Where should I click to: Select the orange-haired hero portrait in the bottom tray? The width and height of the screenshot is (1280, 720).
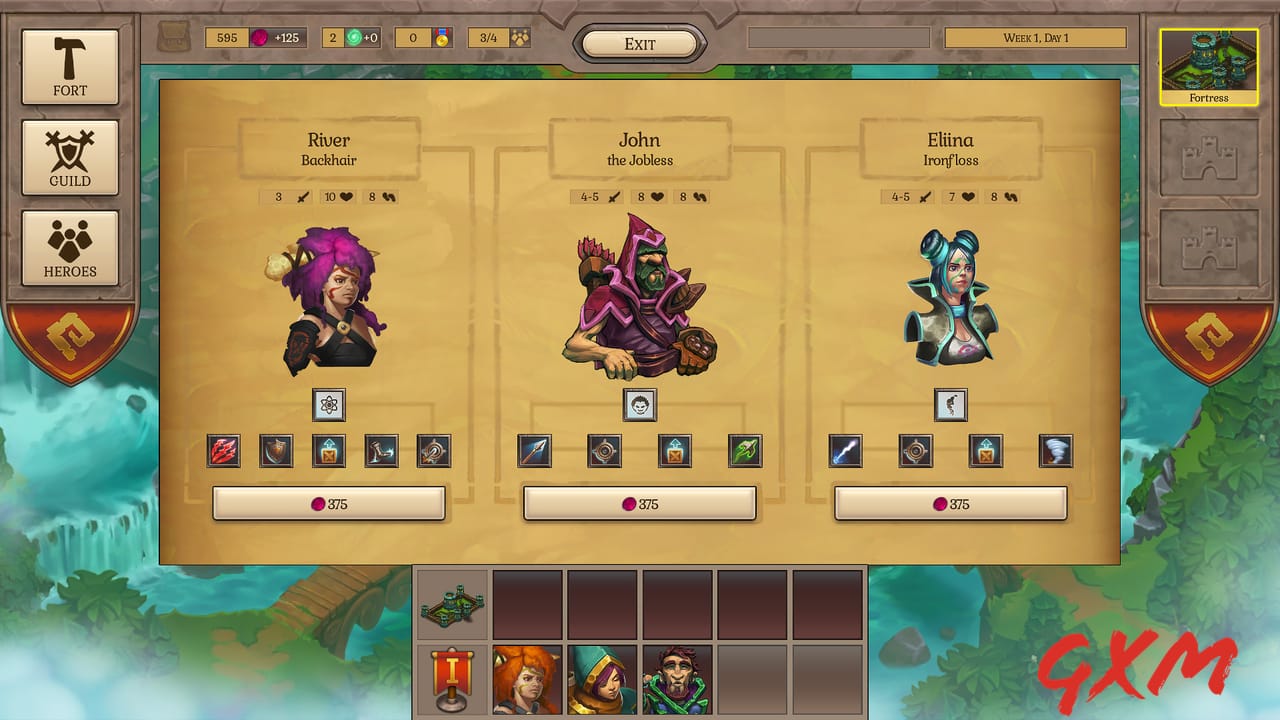click(x=528, y=680)
